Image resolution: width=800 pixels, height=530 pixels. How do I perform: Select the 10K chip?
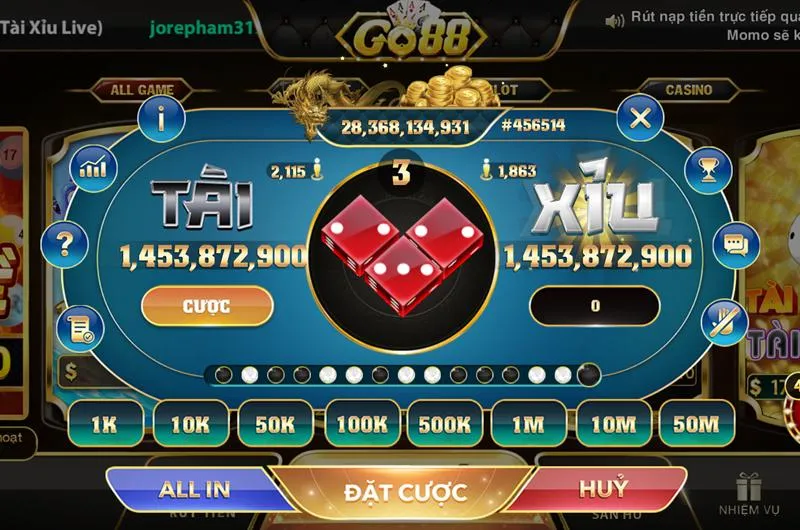click(188, 424)
